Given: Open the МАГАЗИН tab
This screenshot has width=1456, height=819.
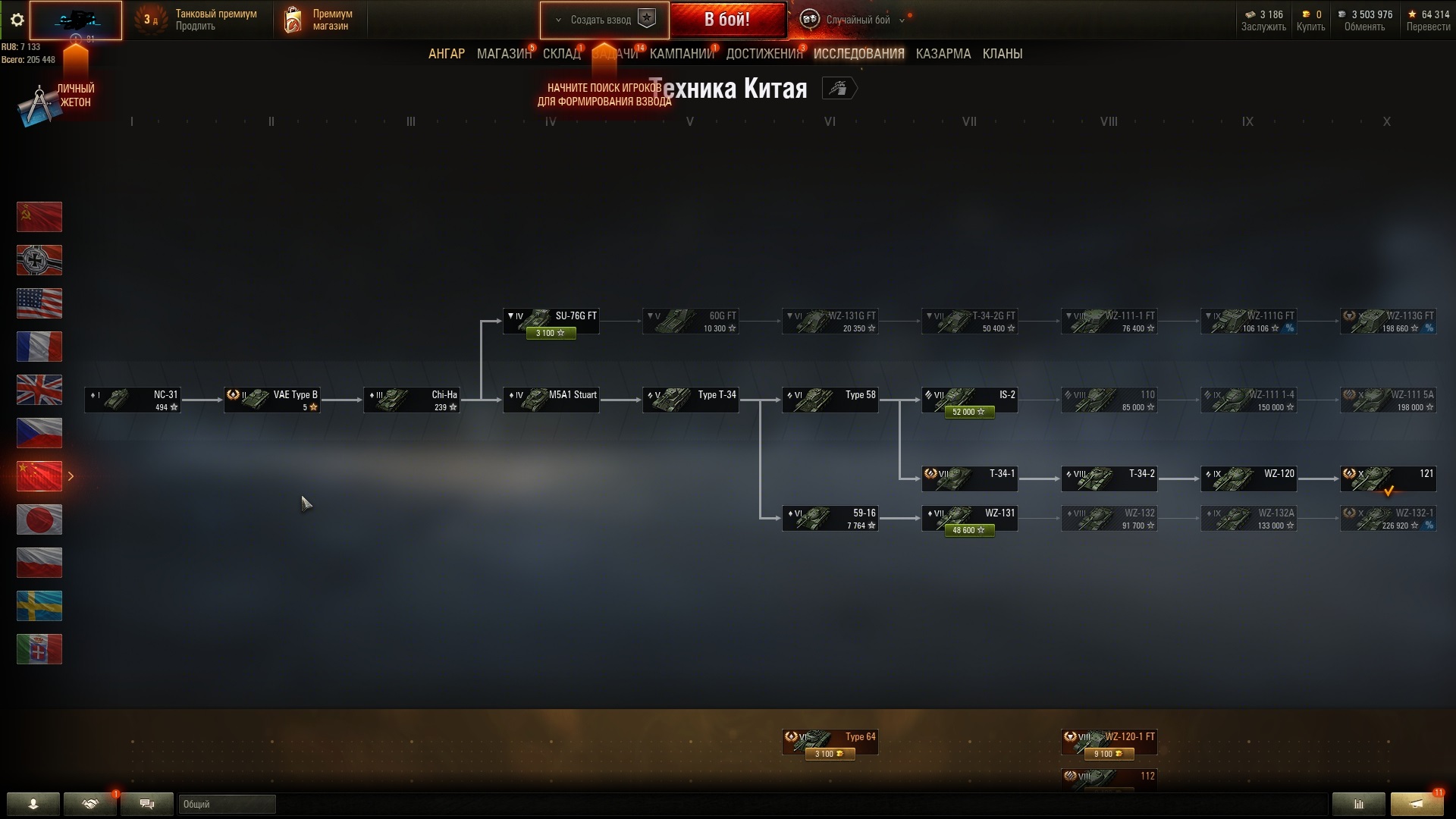Looking at the screenshot, I should [504, 54].
